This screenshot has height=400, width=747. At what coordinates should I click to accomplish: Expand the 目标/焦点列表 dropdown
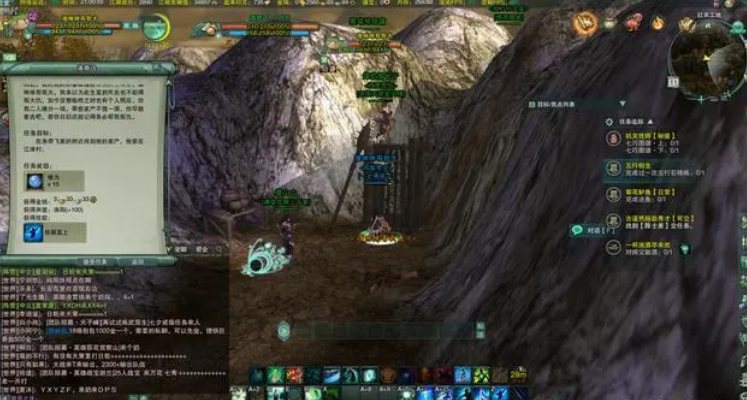(x=621, y=103)
